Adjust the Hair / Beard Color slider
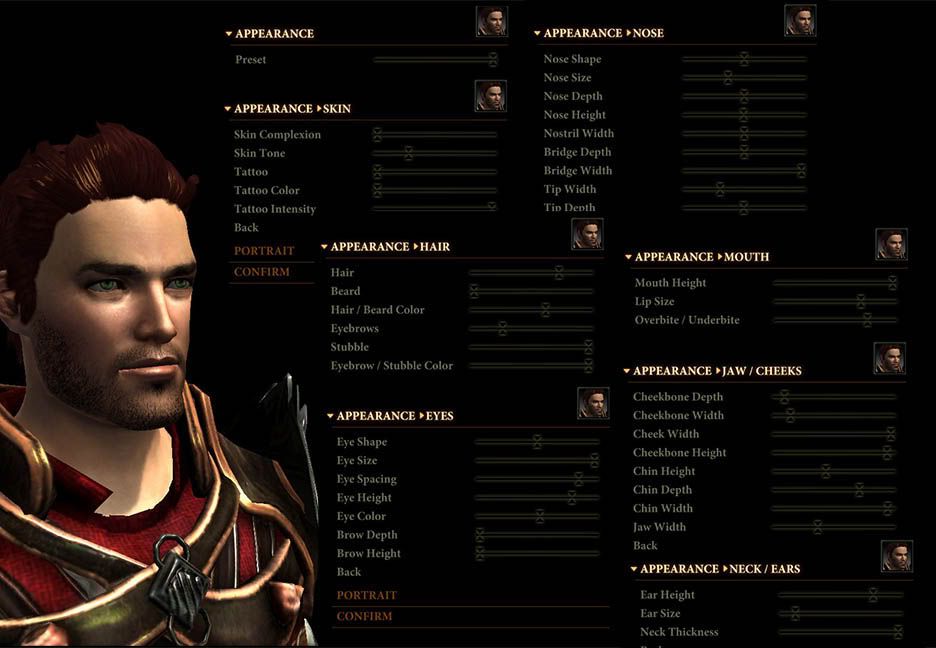 click(x=530, y=310)
